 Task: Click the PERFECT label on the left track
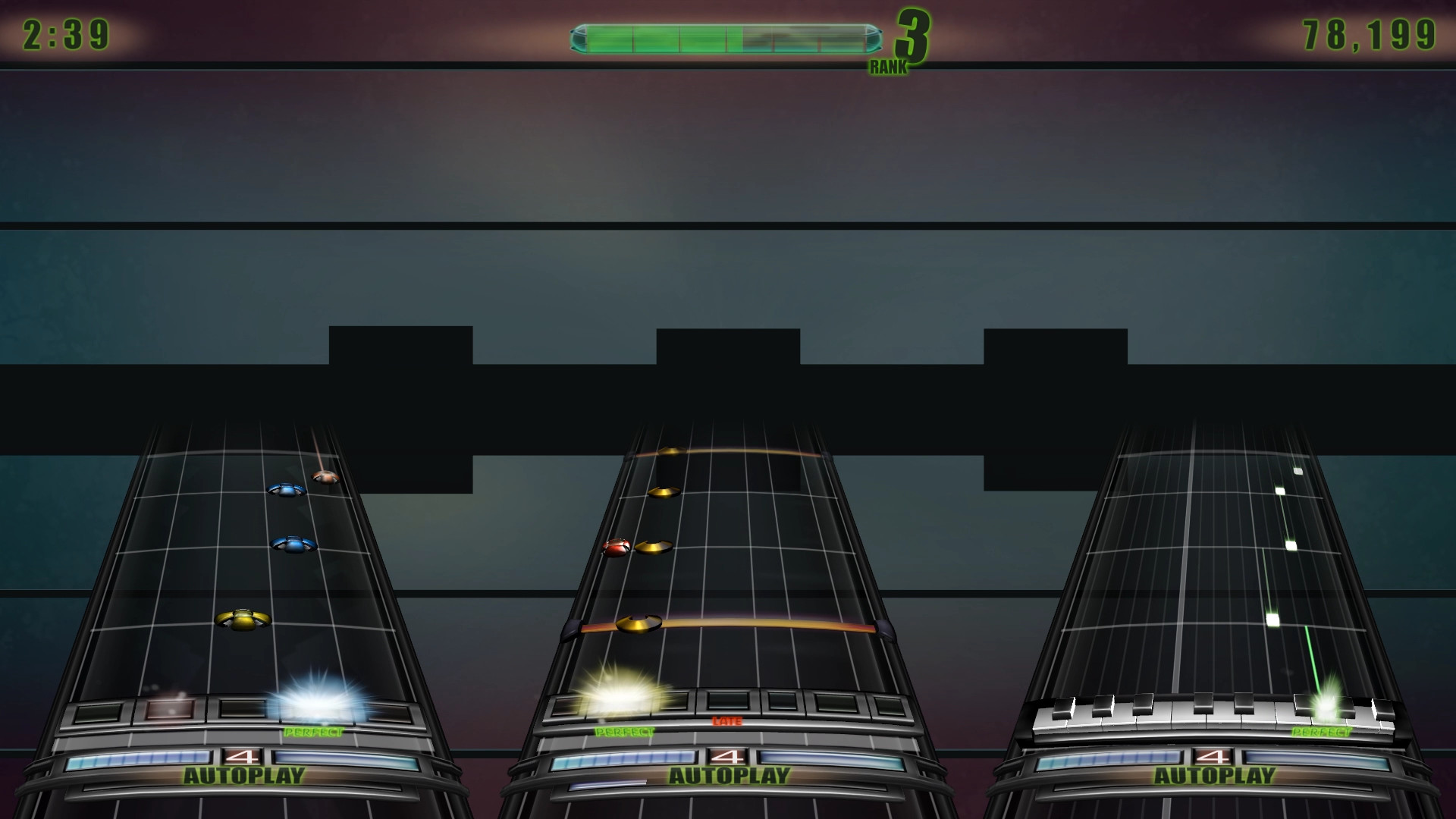tap(313, 732)
